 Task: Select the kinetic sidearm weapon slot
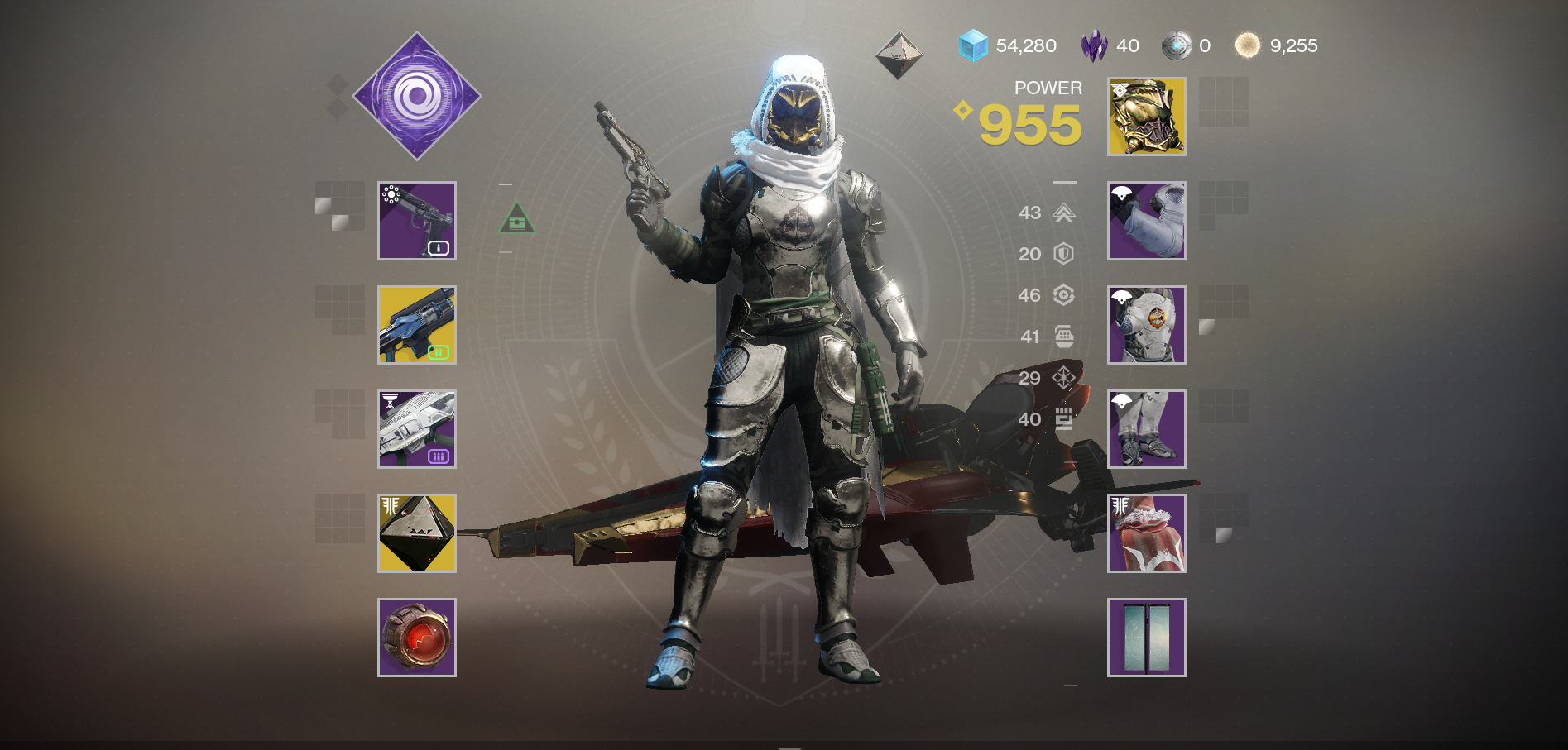pos(417,221)
